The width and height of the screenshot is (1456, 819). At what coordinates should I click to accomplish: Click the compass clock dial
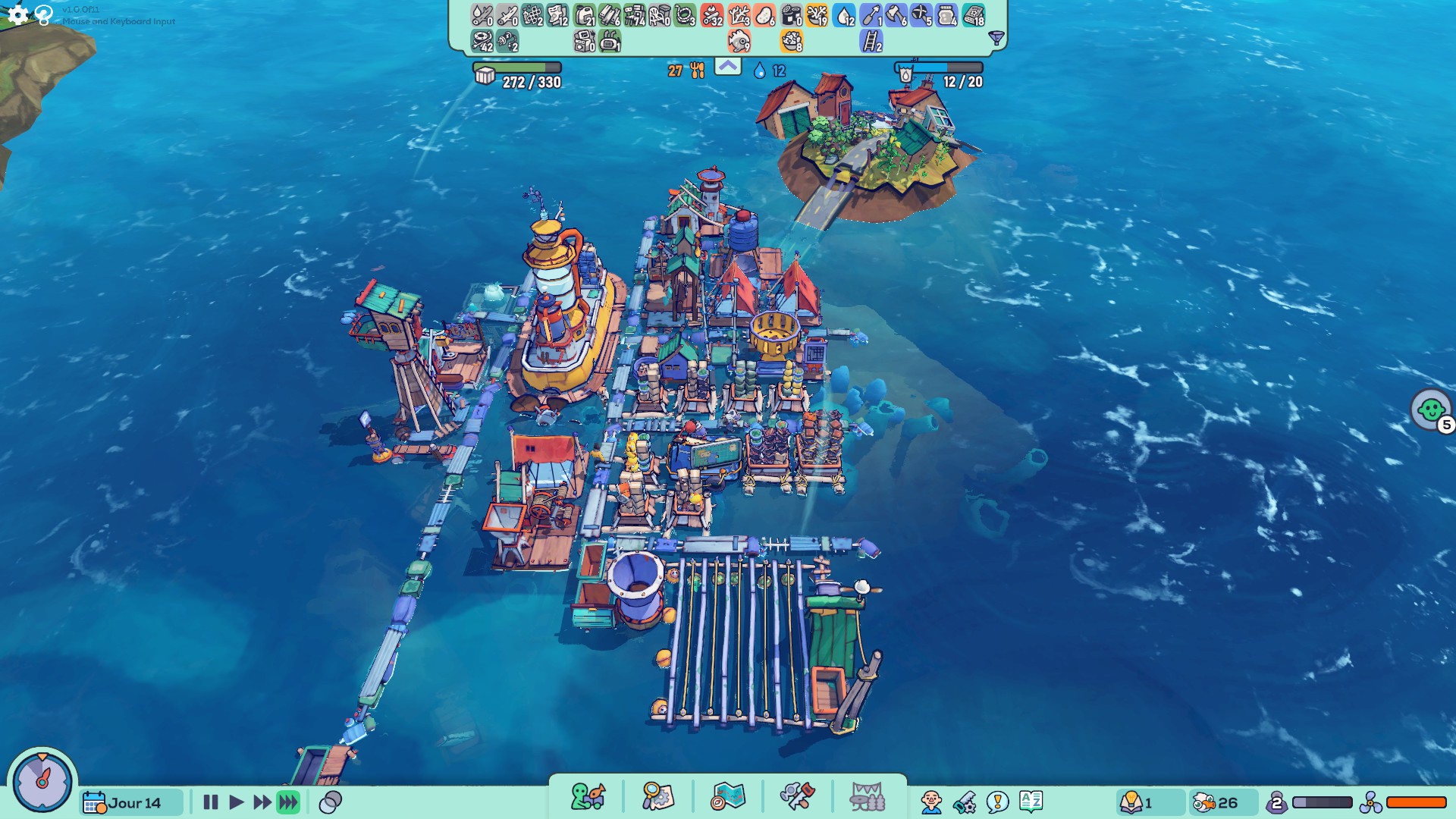(42, 780)
